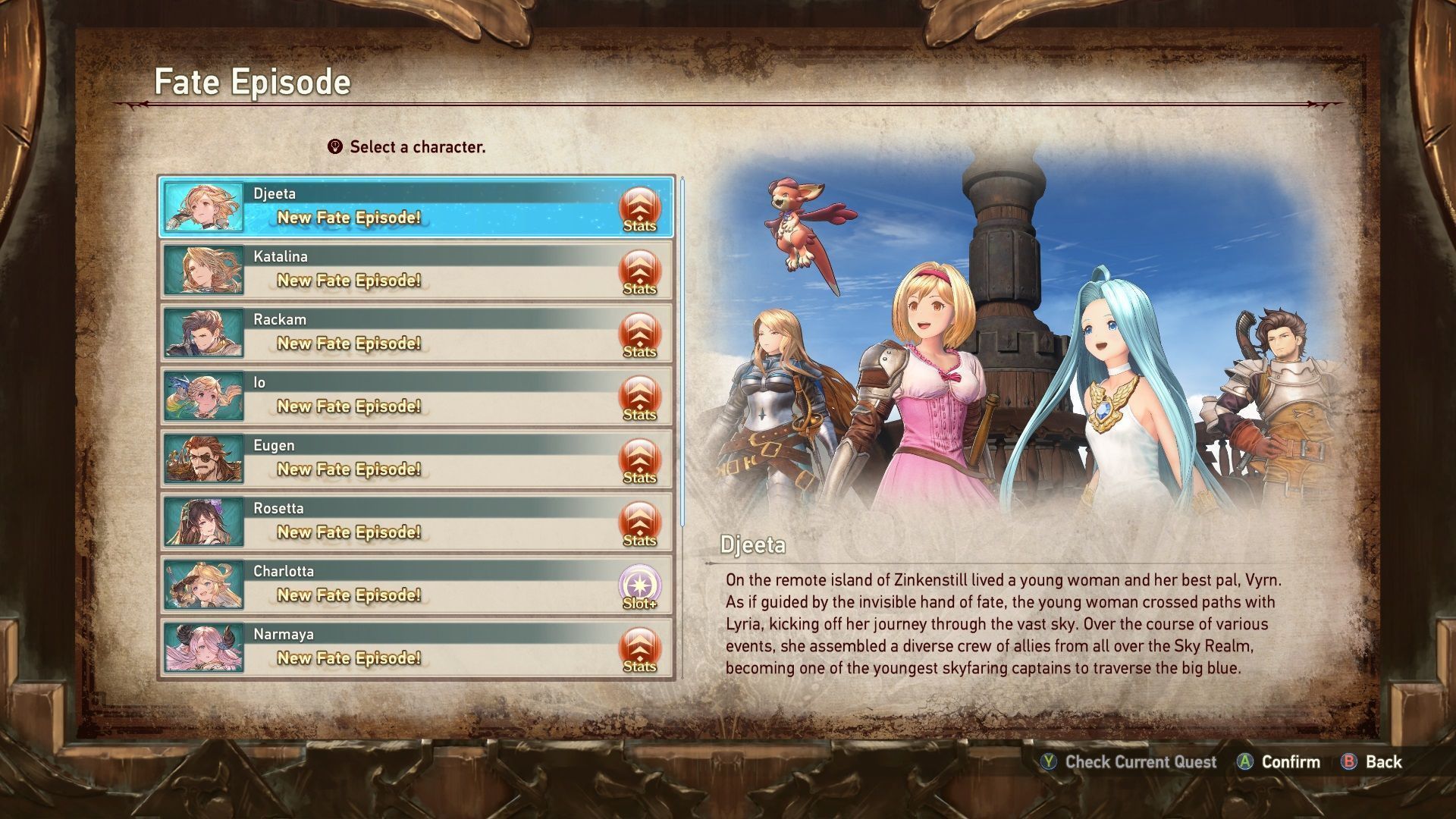Click Narmaya's Stats reward icon
Screen dimensions: 1456x819
coord(640,650)
